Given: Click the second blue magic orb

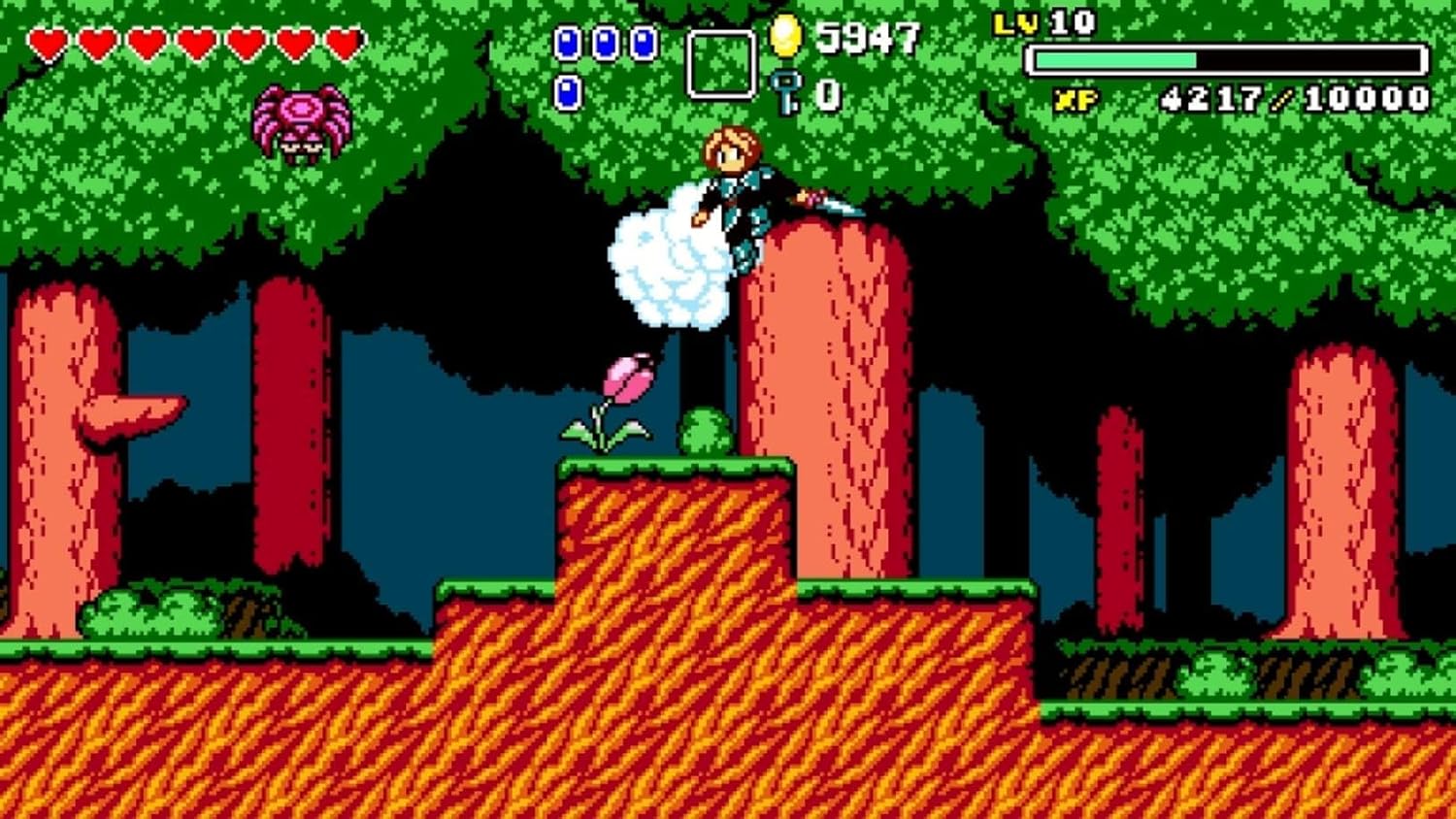Looking at the screenshot, I should pos(605,42).
